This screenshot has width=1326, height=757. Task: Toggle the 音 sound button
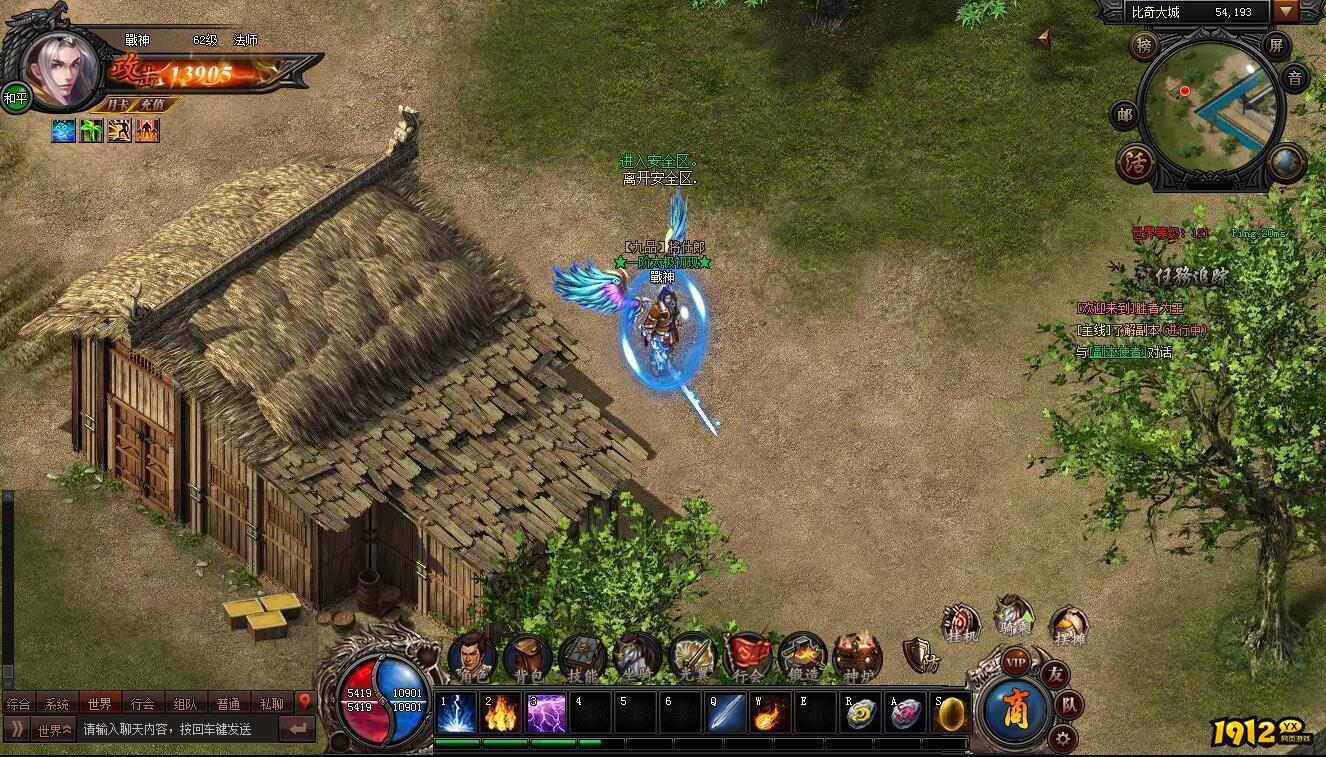point(1294,78)
